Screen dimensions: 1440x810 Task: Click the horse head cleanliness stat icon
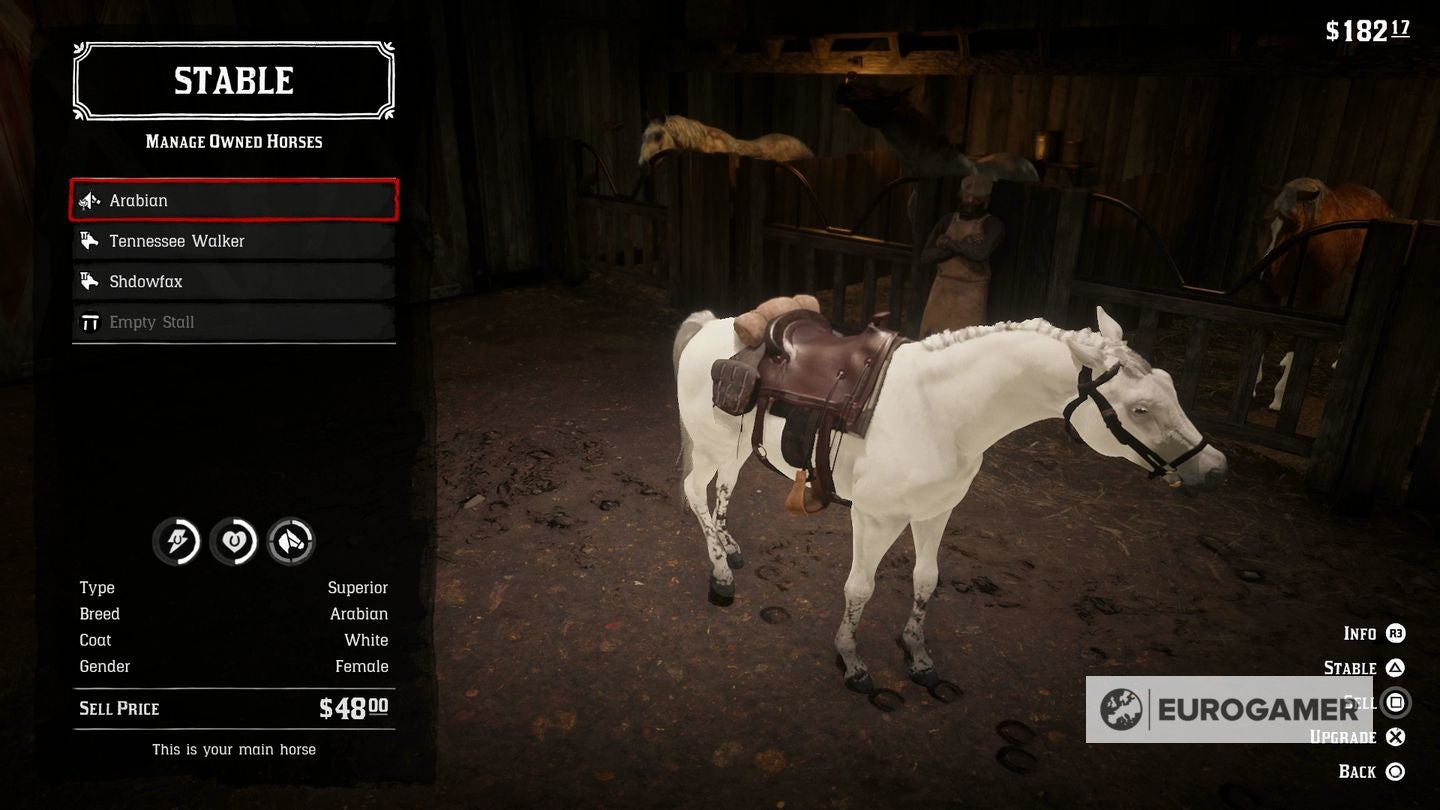291,540
